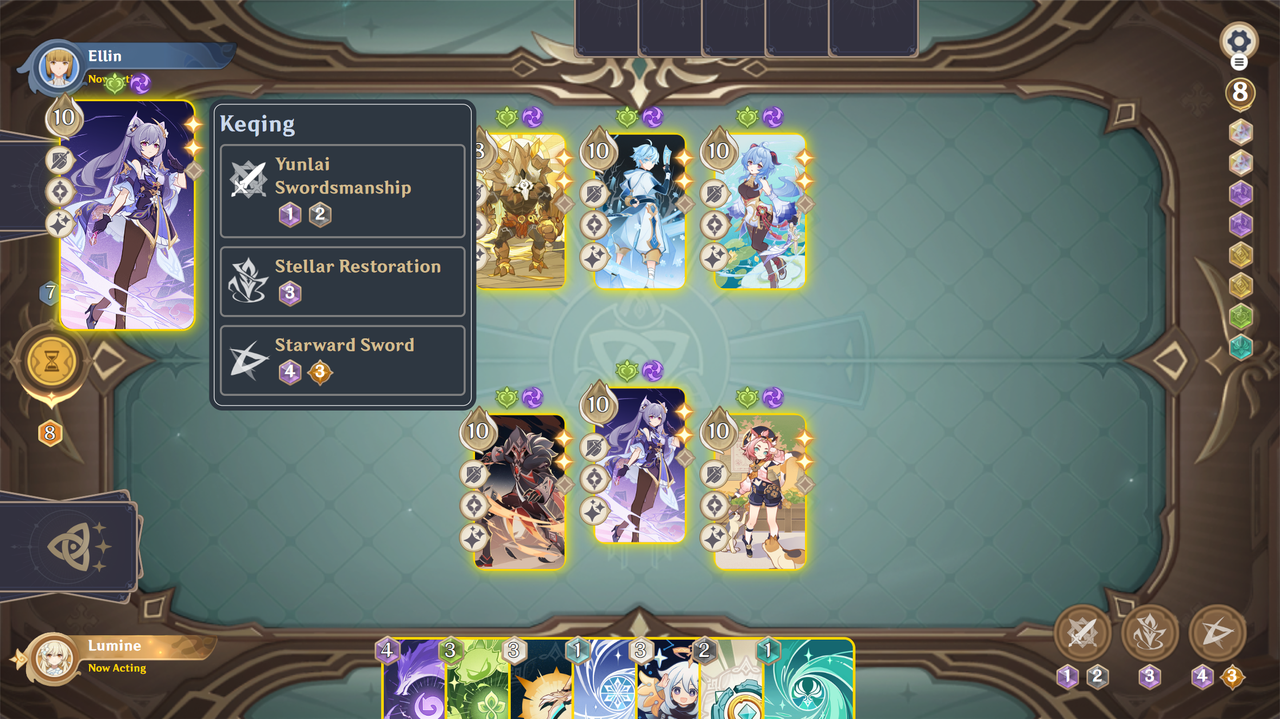Screen dimensions: 1280x719
Task: Use the round Yunlai Swordsmanship skill button
Action: click(x=1083, y=633)
